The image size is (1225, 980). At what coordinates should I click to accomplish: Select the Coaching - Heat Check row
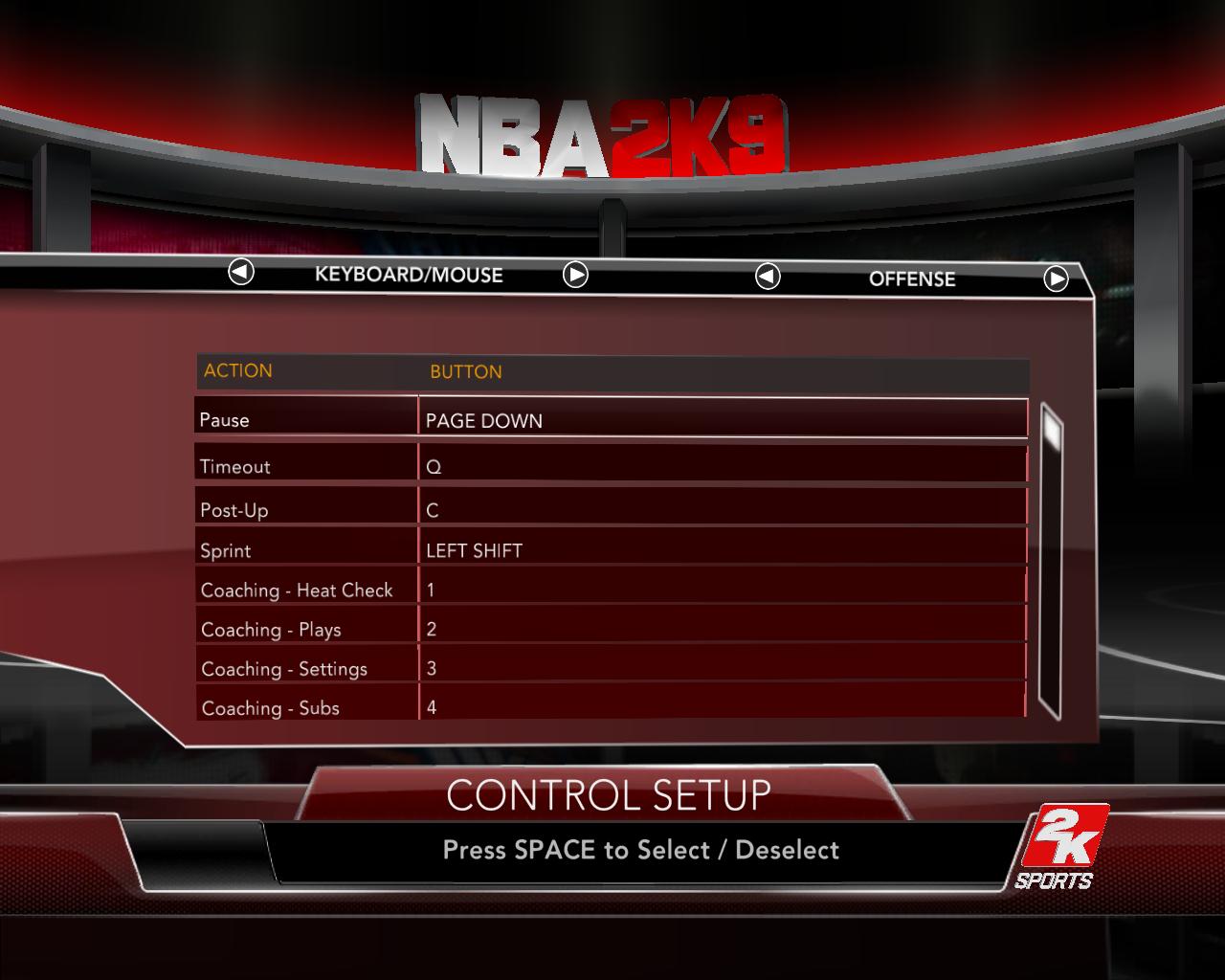pos(612,589)
